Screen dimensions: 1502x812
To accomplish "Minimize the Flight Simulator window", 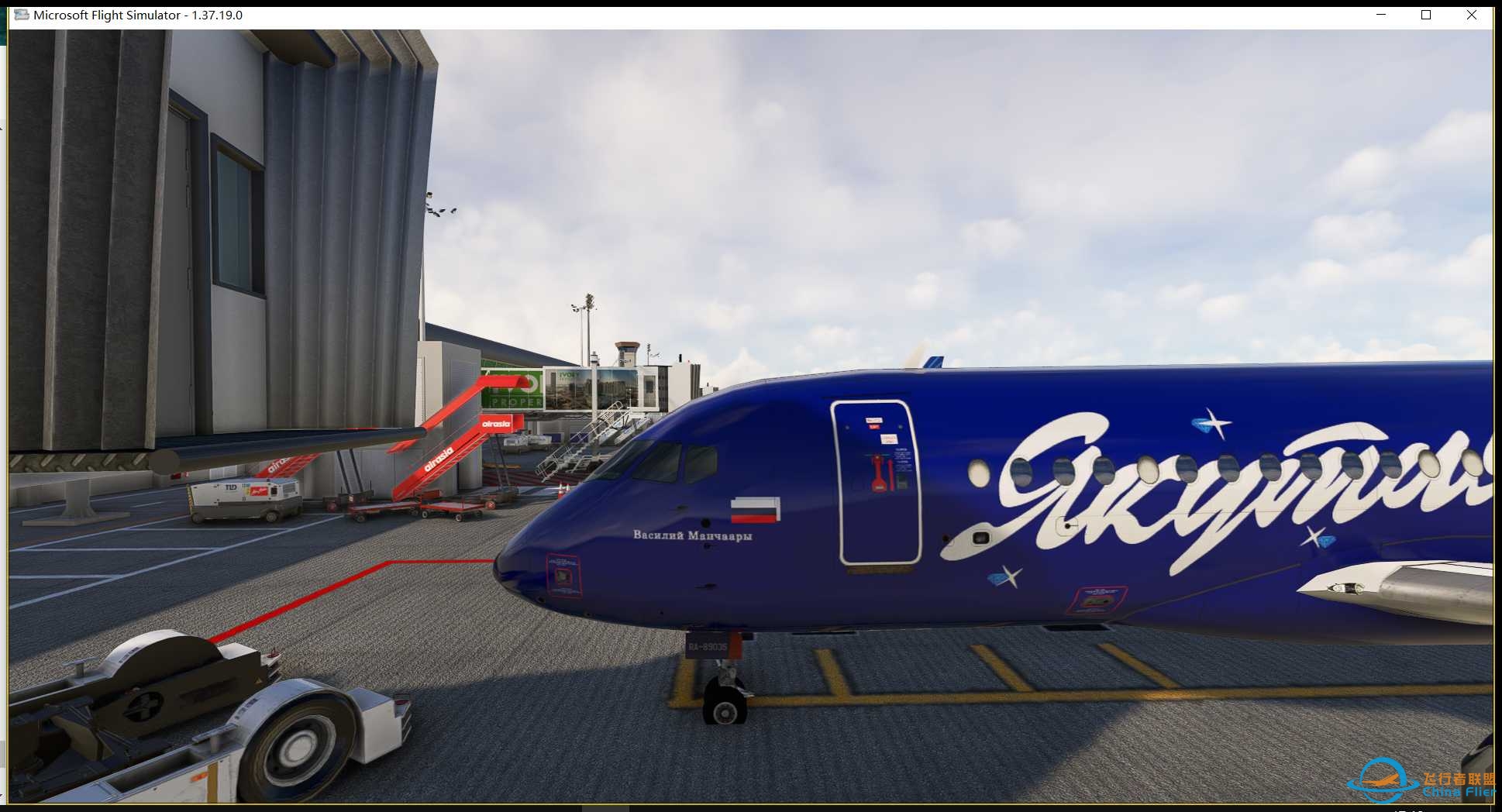I will [x=1380, y=15].
